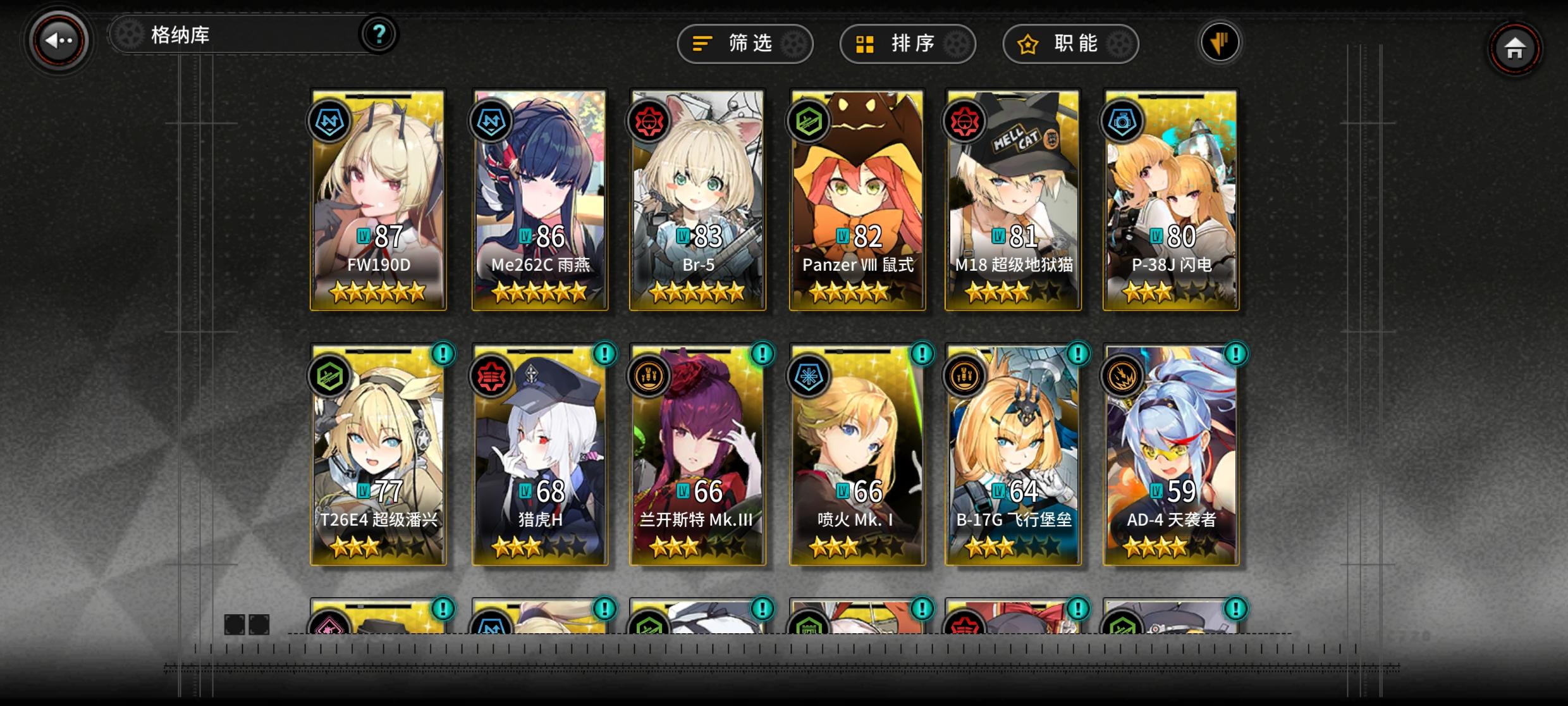Click the volume speaker icon near top-right
This screenshot has height=706, width=1568.
coord(1220,43)
